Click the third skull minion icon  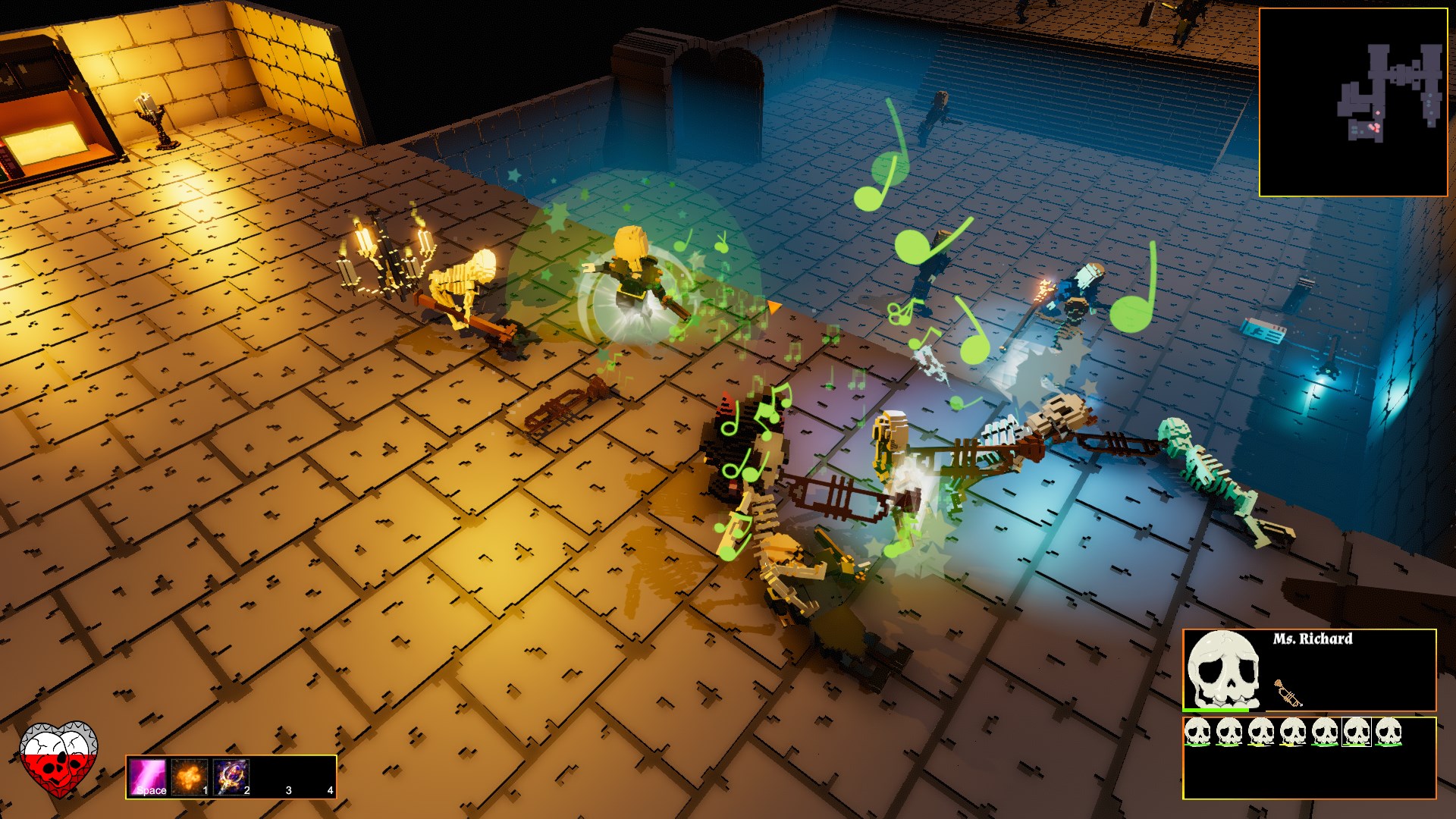coord(1261,730)
